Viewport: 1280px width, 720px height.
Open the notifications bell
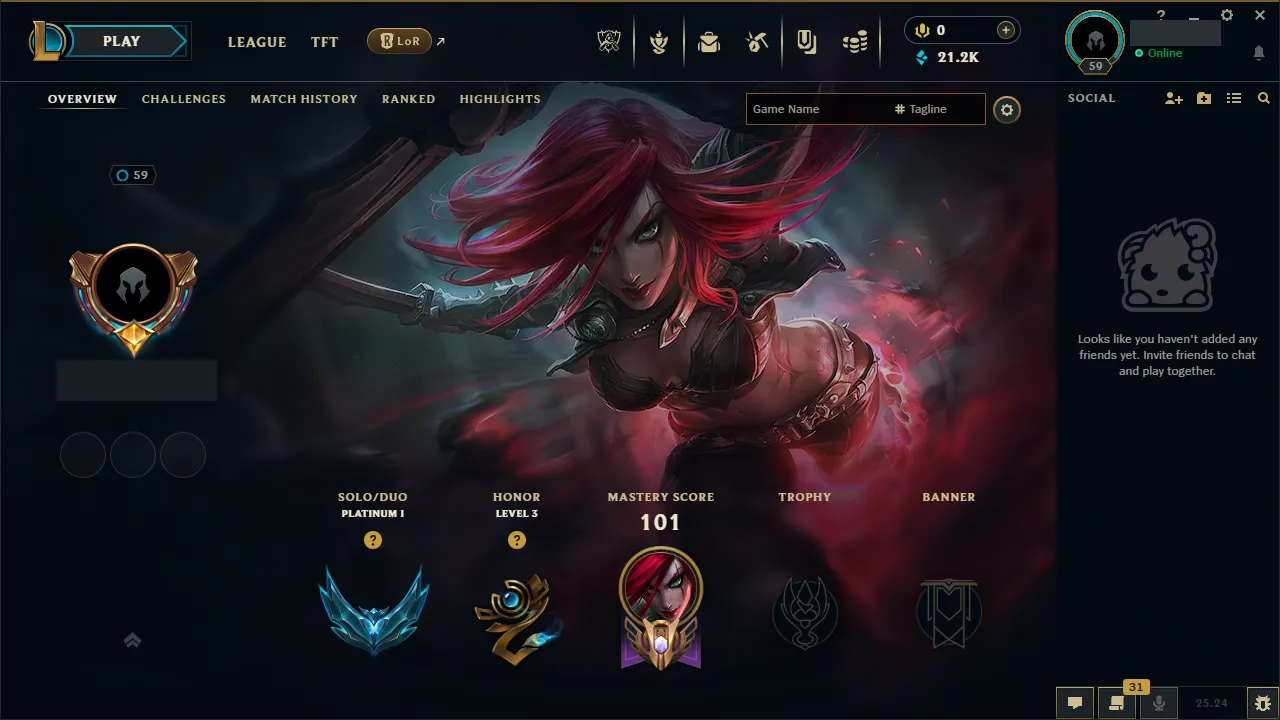pyautogui.click(x=1258, y=53)
